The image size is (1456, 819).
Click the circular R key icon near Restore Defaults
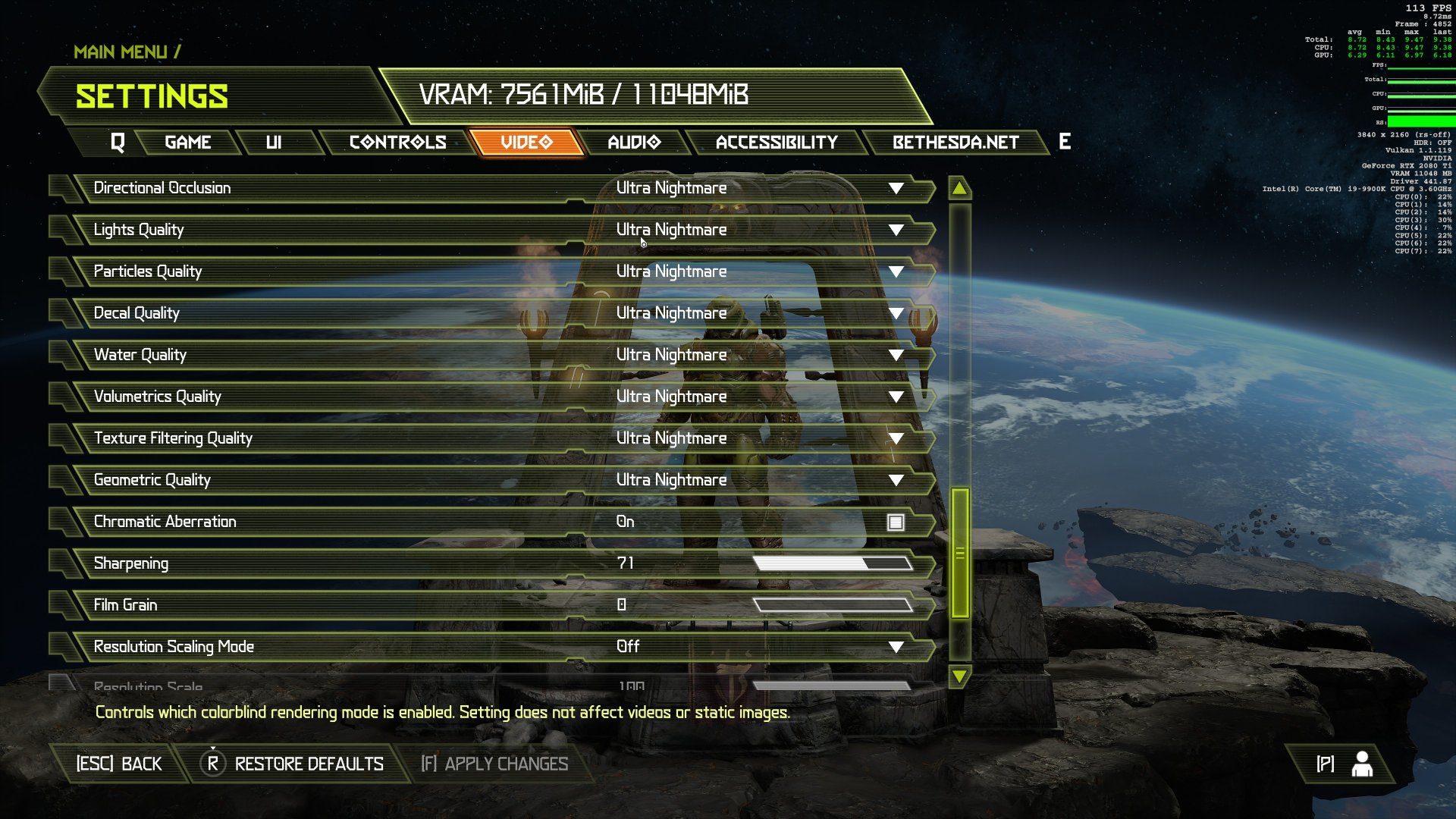[213, 764]
